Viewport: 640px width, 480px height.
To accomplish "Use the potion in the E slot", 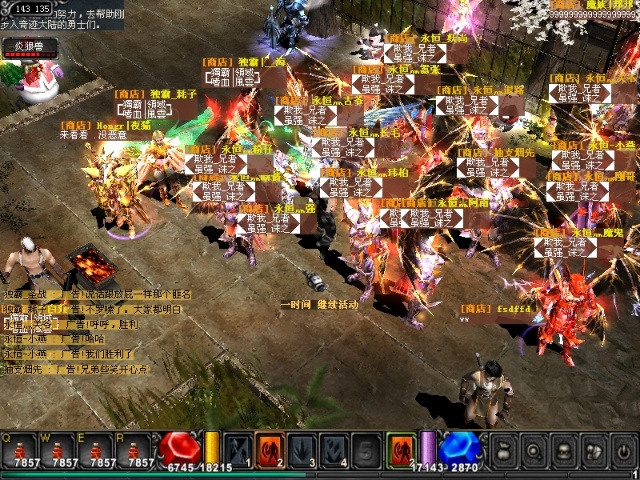I will (97, 449).
